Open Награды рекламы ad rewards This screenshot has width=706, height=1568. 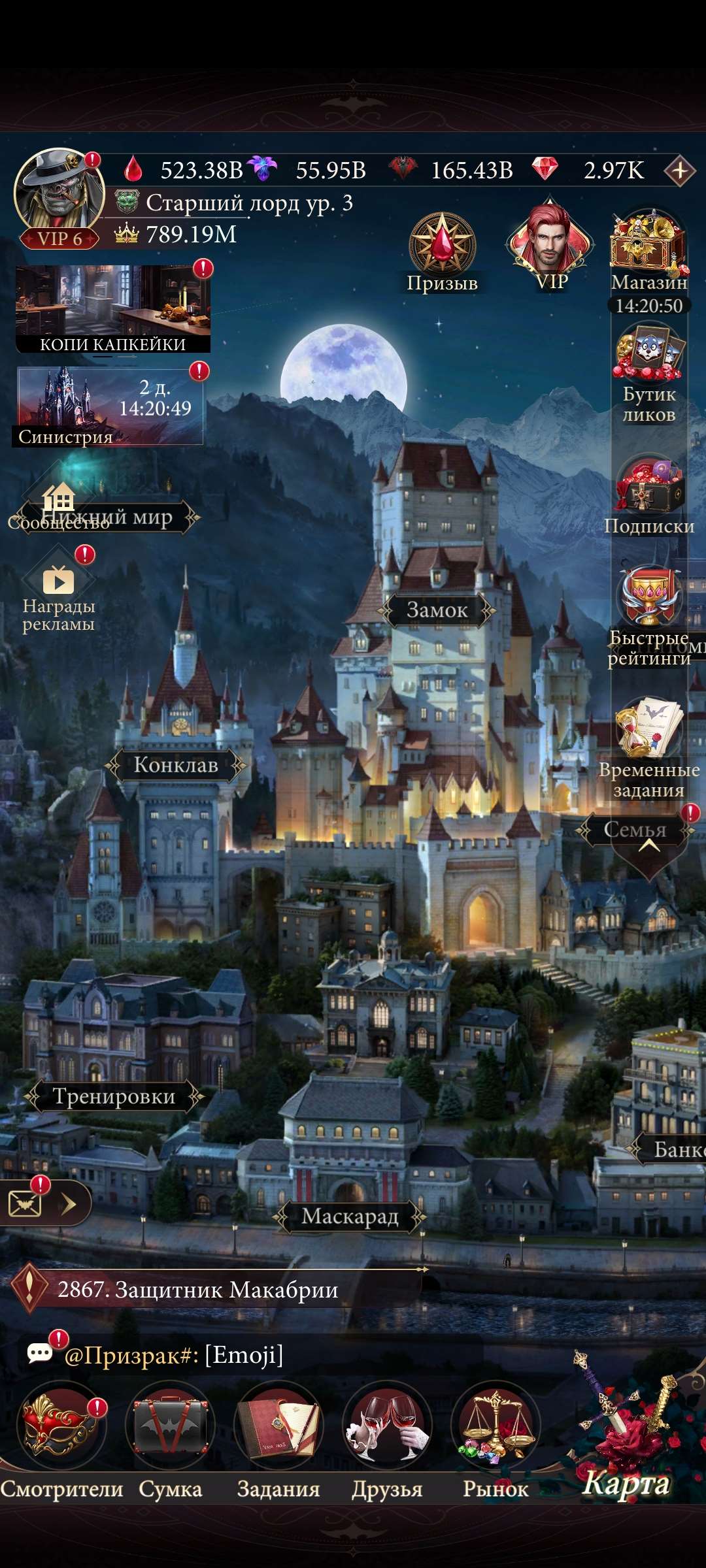[x=59, y=581]
